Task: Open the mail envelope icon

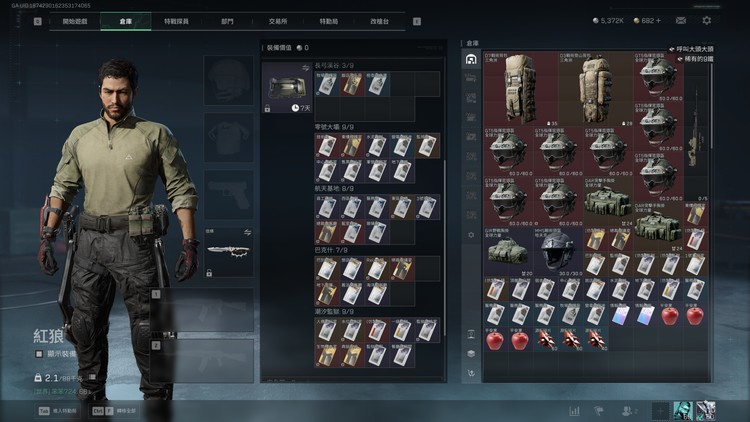Action: tap(681, 20)
